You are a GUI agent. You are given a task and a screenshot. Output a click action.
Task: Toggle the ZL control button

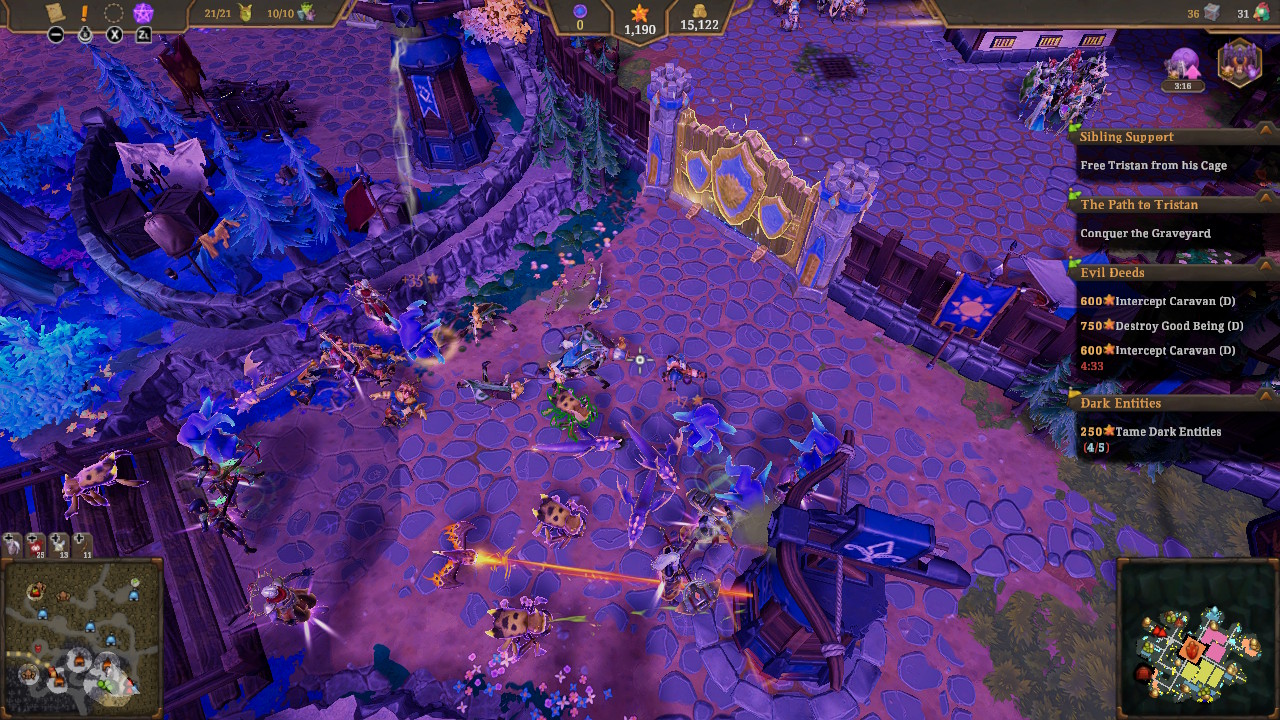tap(143, 35)
